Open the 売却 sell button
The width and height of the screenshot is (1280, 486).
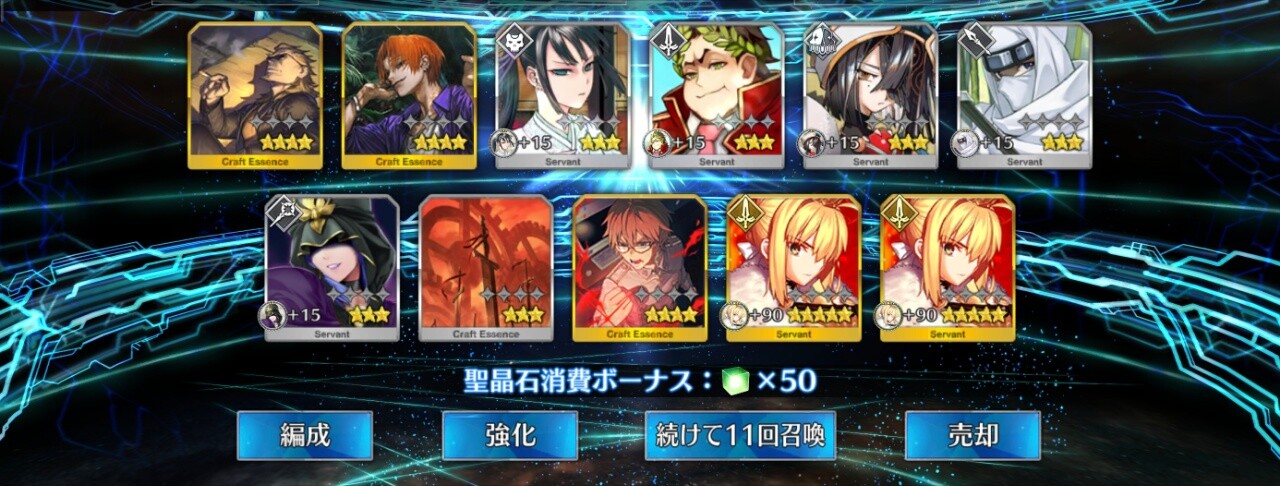click(972, 435)
